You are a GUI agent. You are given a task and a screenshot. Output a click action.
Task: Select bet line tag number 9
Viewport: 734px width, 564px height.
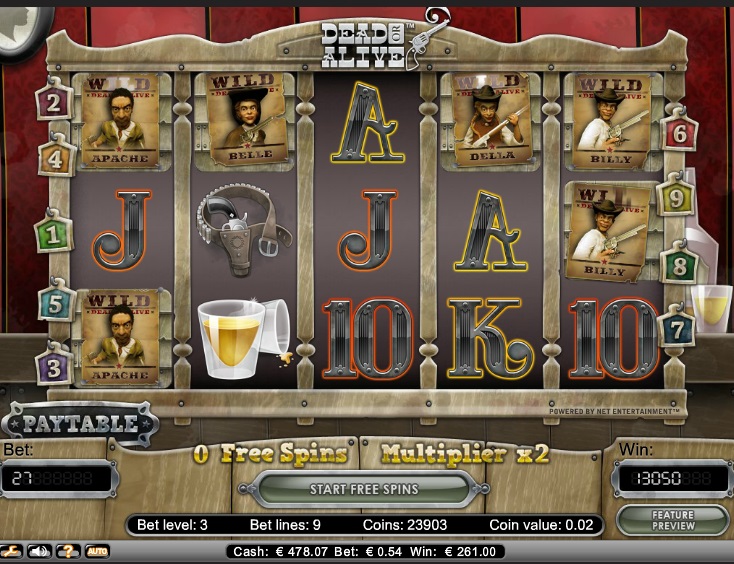click(677, 198)
